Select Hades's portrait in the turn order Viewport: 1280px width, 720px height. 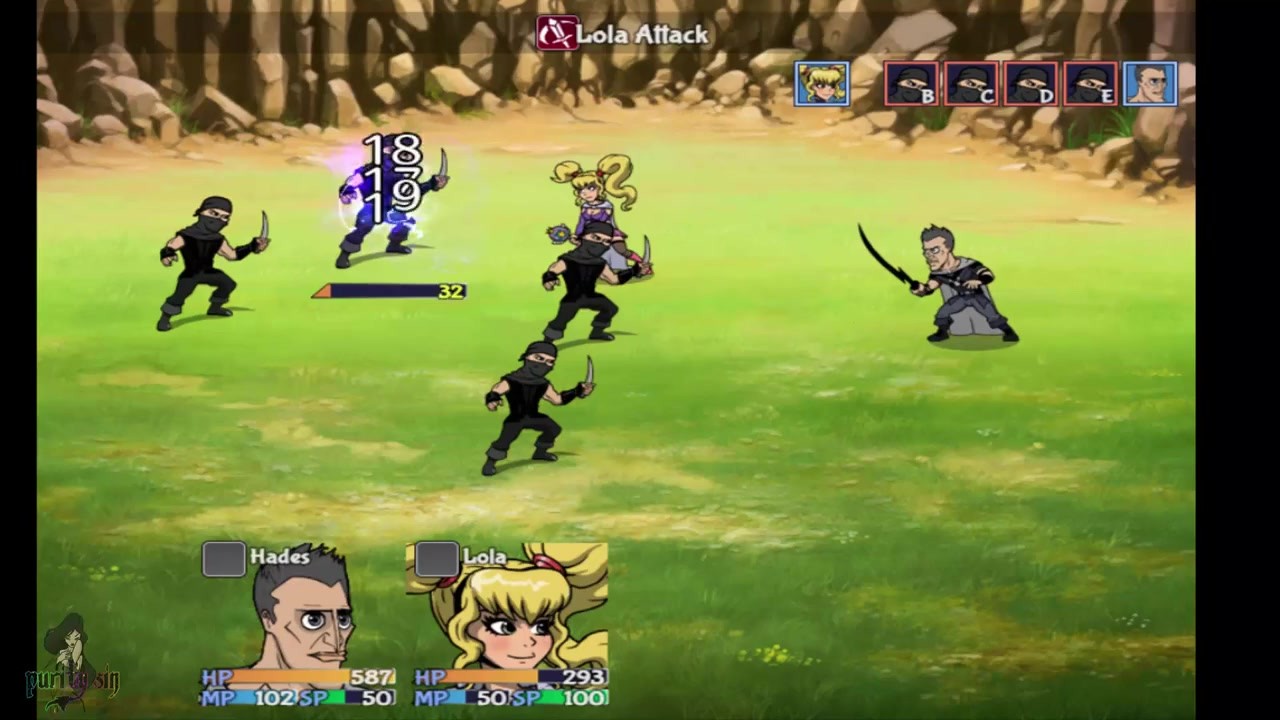click(x=1150, y=84)
